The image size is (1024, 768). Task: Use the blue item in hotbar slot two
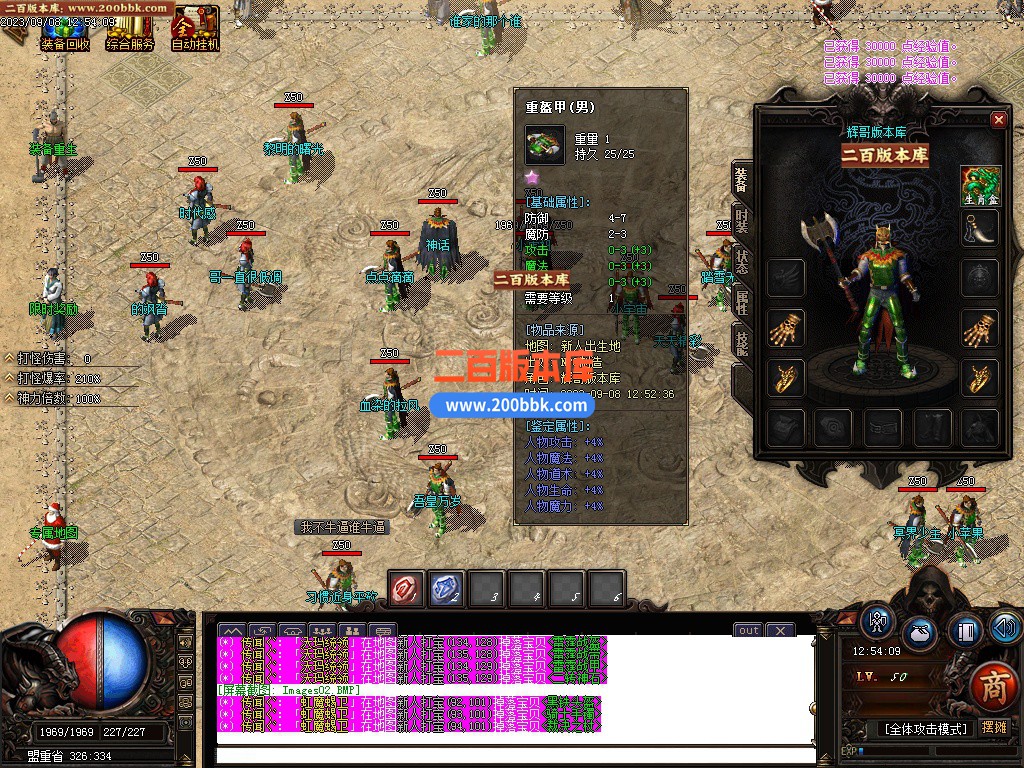click(446, 589)
